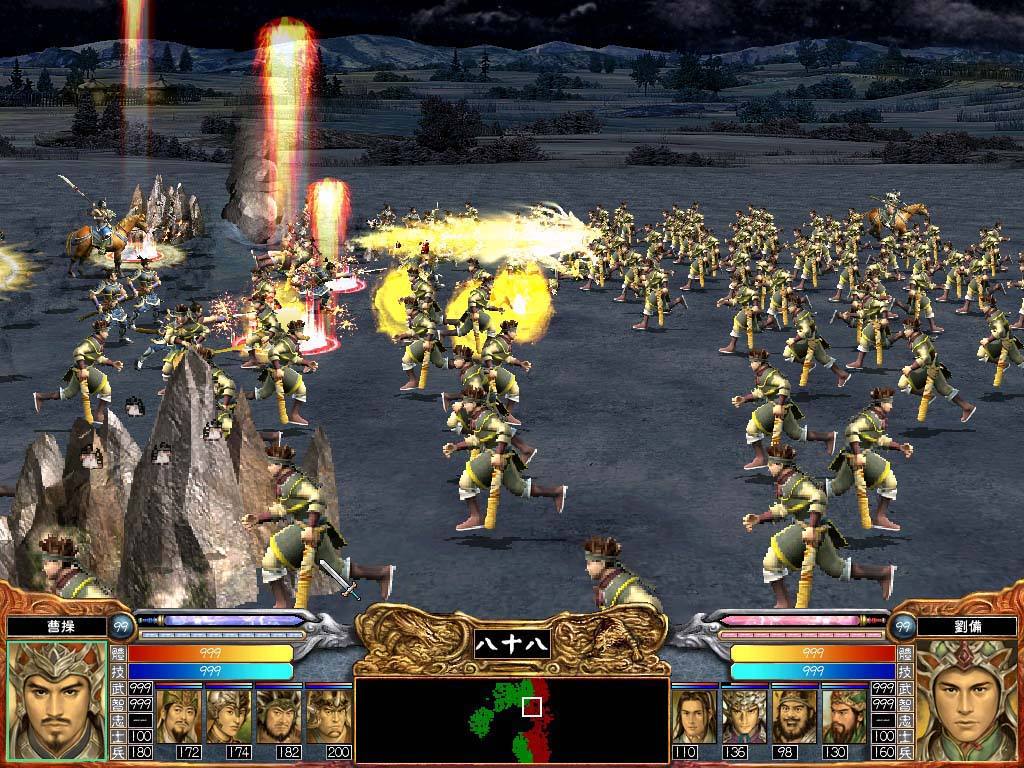Image resolution: width=1024 pixels, height=768 pixels.
Task: Select the enemy officer with 98 troops
Action: tap(794, 714)
